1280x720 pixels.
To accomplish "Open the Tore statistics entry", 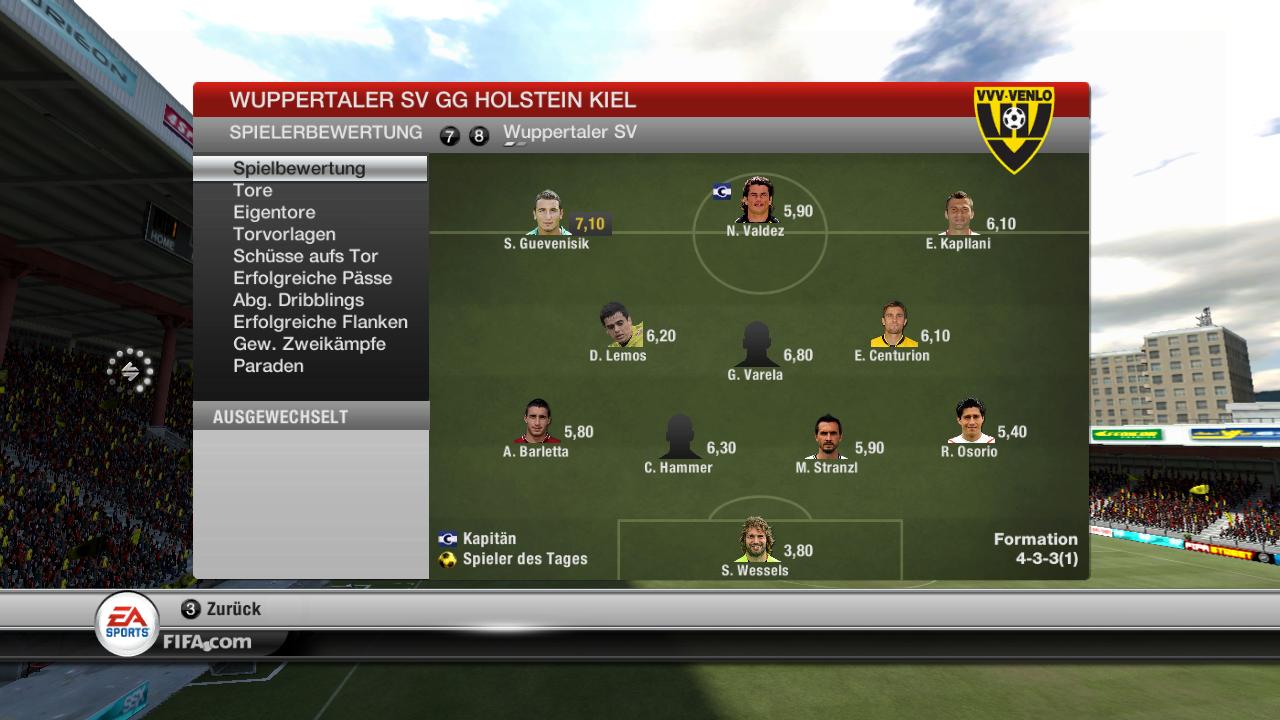I will pyautogui.click(x=253, y=190).
